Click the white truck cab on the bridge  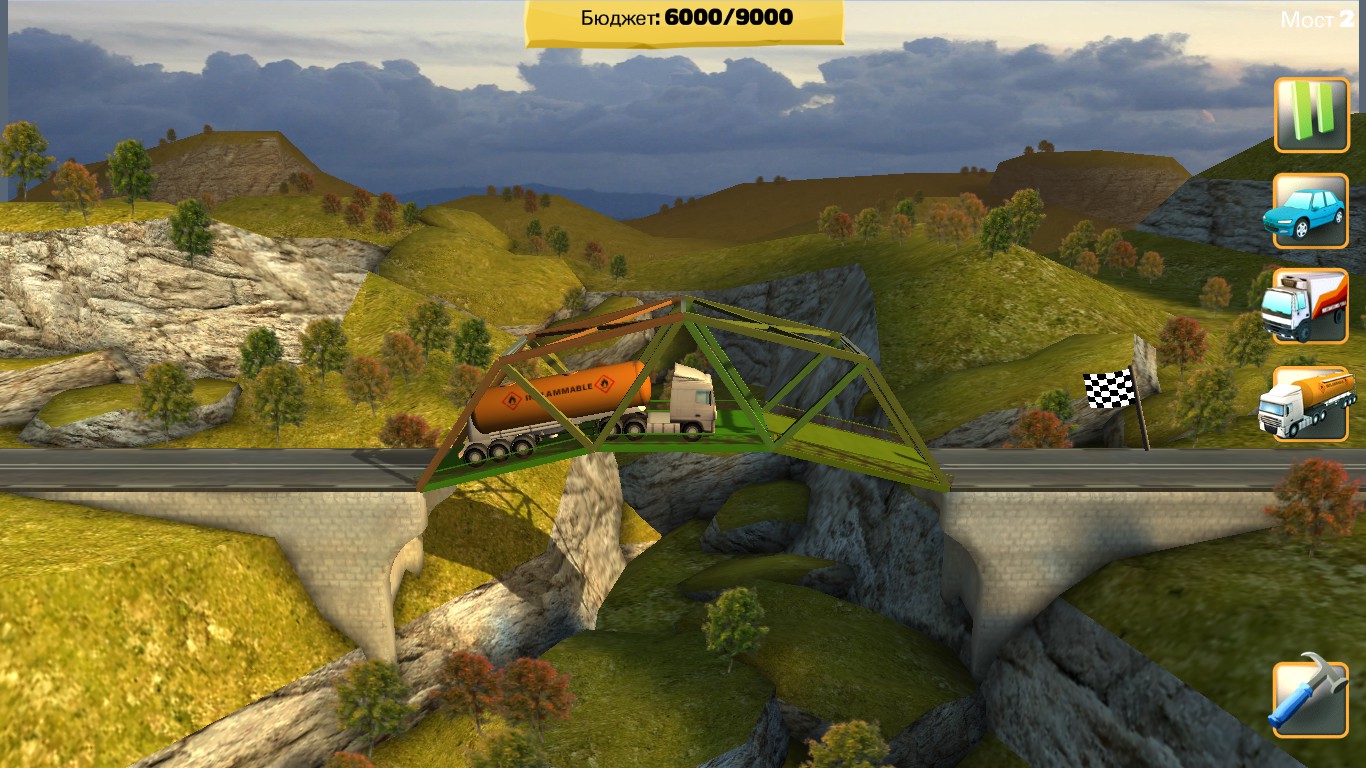(x=690, y=400)
